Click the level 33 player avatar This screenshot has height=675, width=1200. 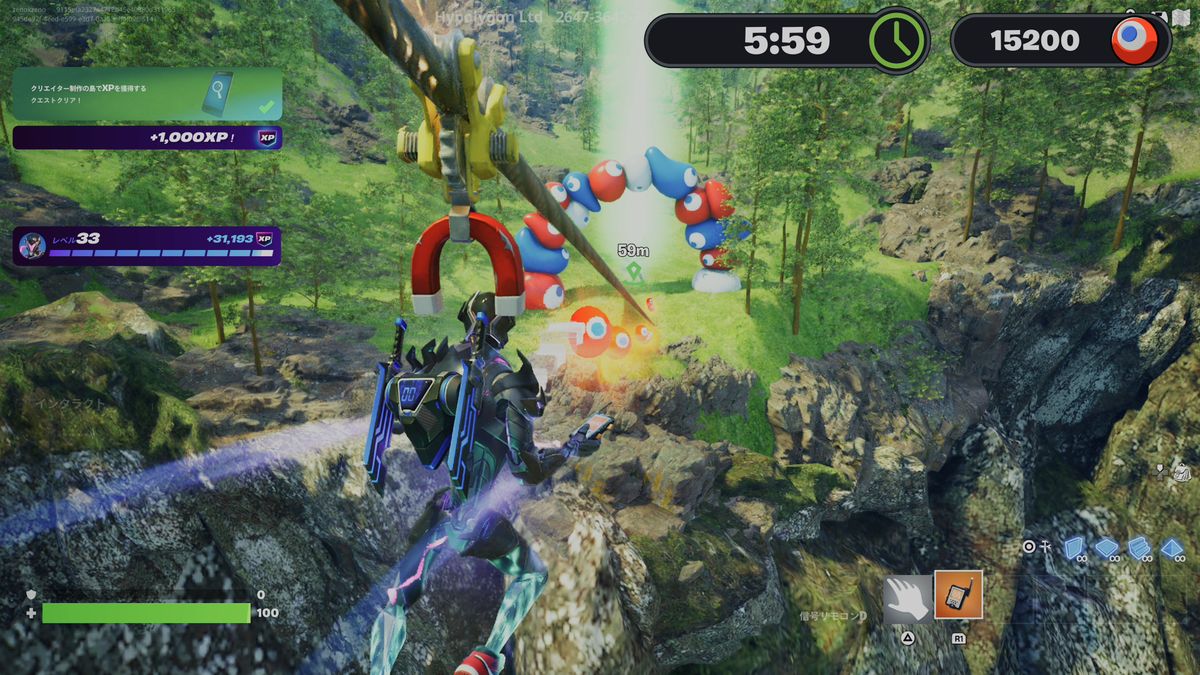(31, 247)
